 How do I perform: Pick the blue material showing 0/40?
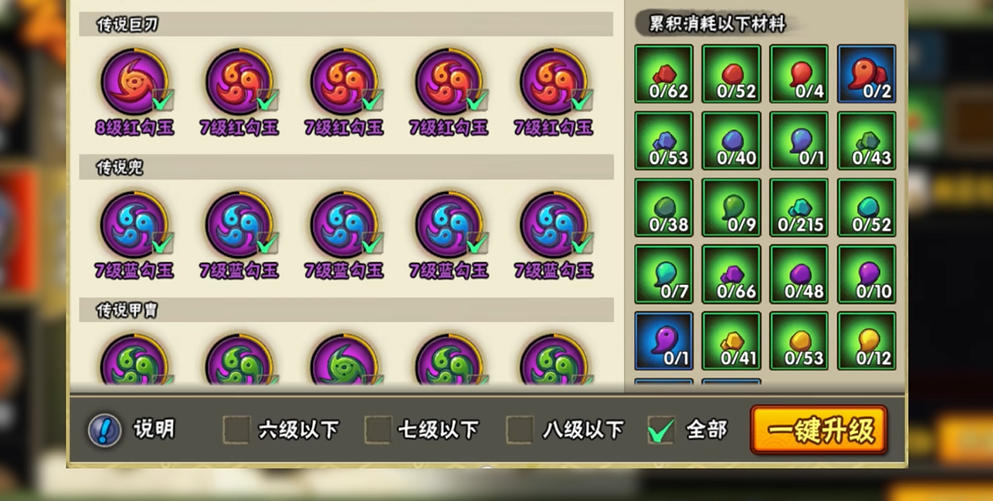731,141
